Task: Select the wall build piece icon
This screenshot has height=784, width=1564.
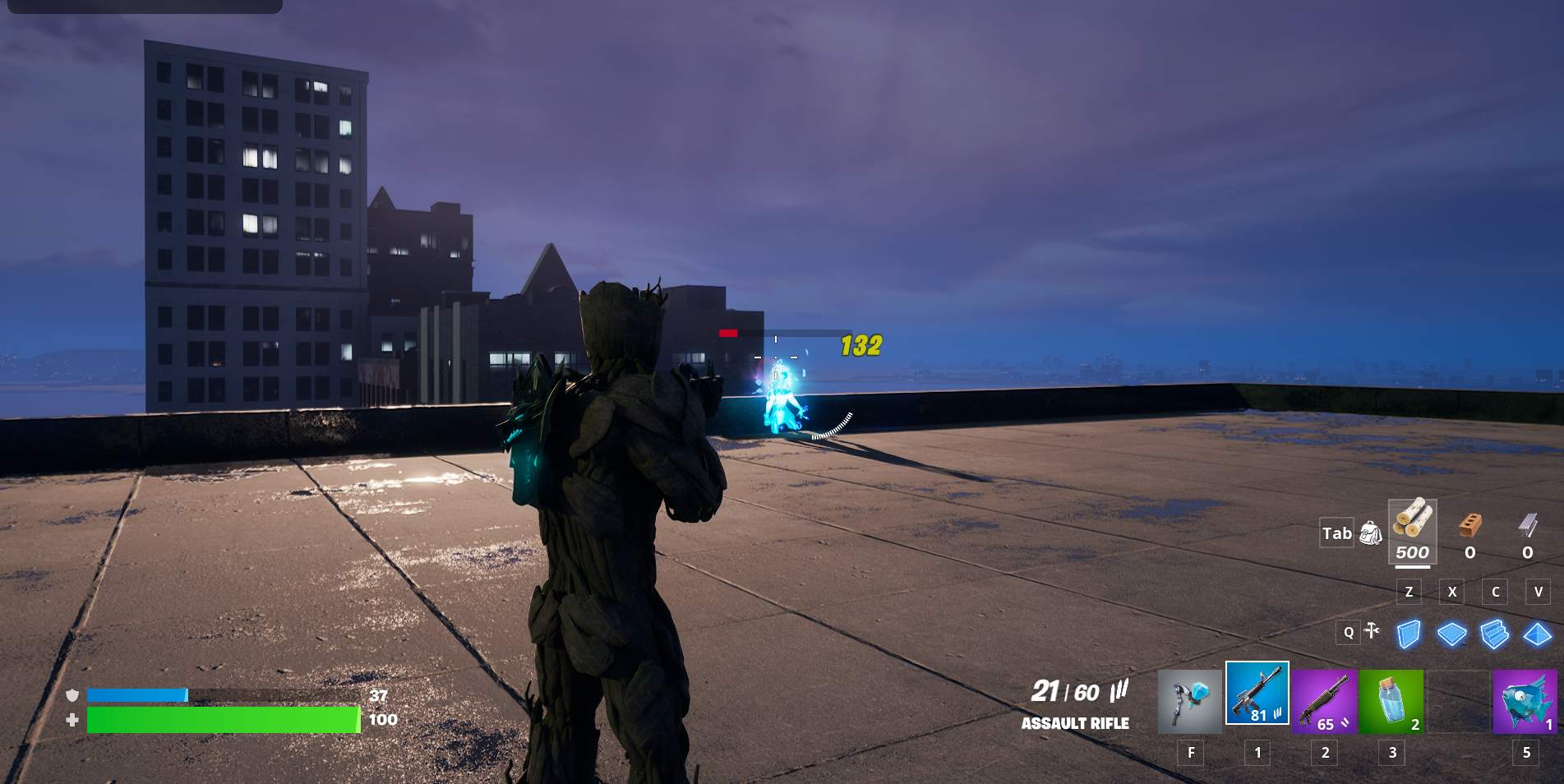Action: pyautogui.click(x=1406, y=633)
